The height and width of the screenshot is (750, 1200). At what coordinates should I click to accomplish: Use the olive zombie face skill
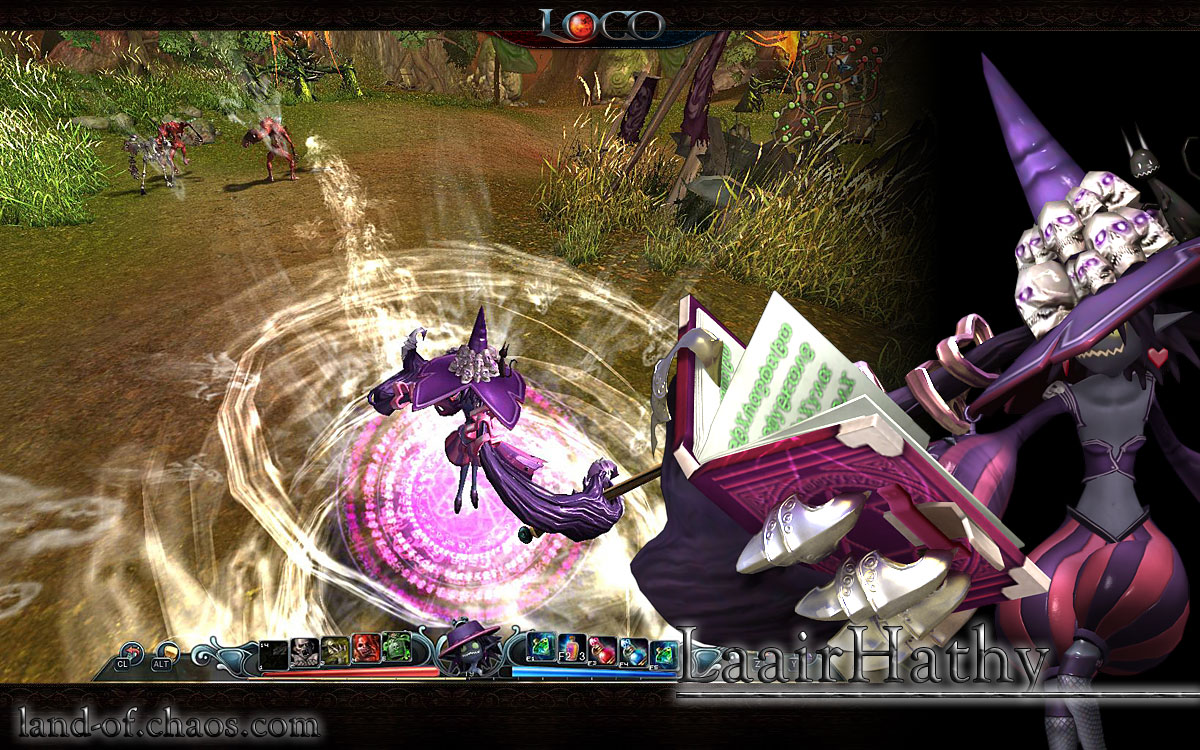(x=334, y=651)
